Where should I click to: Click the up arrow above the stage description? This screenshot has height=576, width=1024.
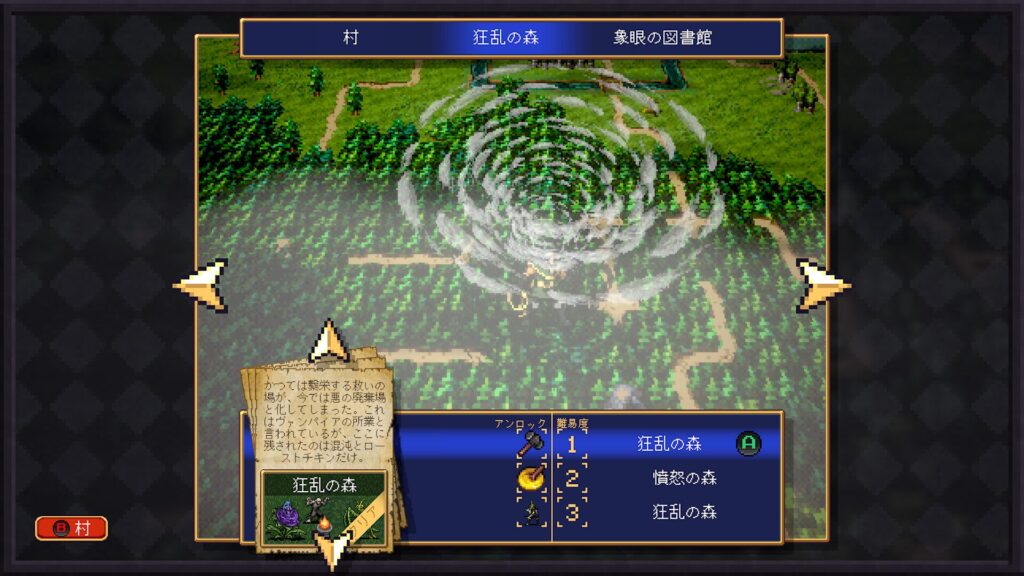(328, 341)
